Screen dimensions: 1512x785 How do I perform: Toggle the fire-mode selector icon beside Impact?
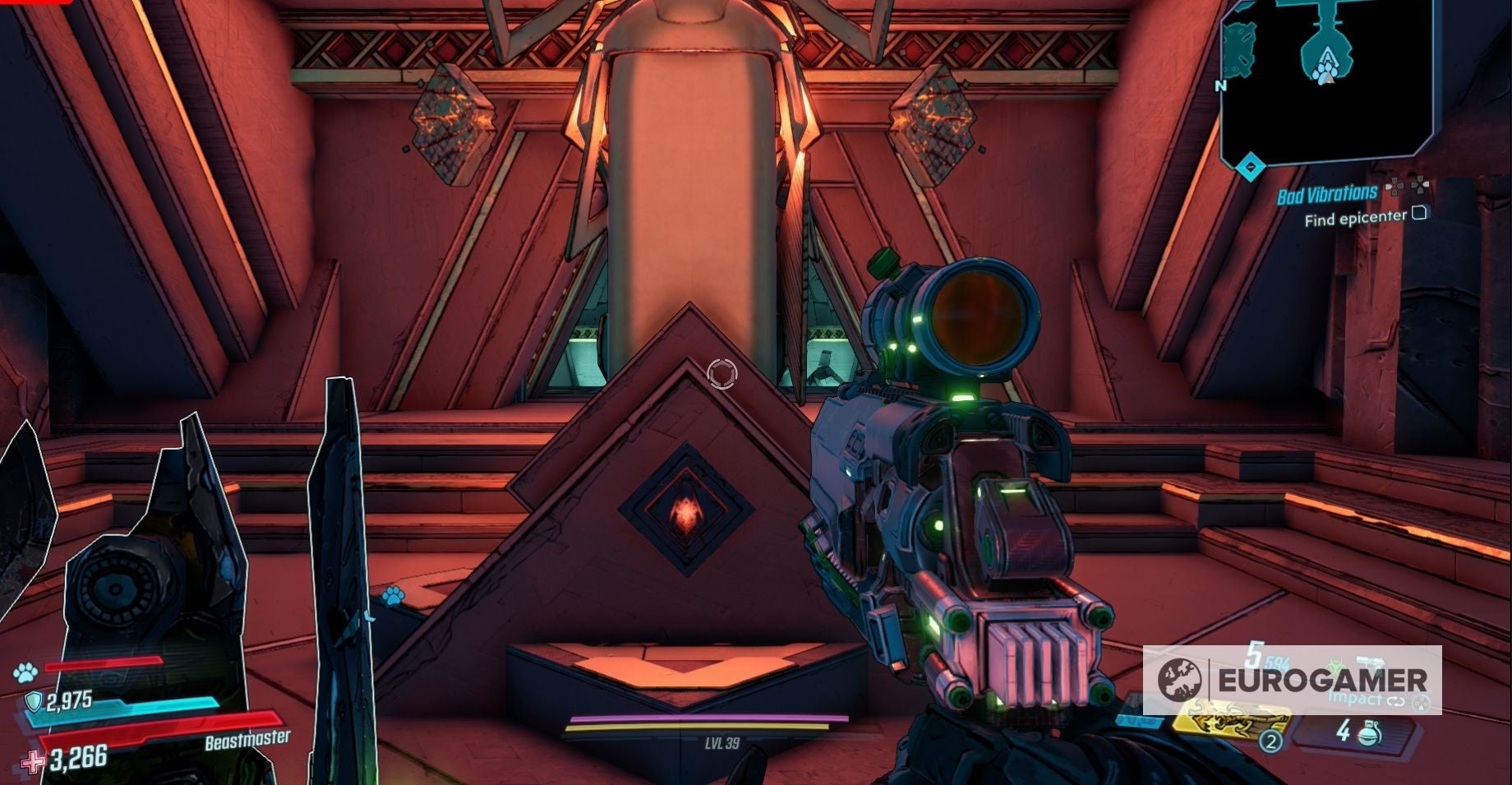point(1421,704)
